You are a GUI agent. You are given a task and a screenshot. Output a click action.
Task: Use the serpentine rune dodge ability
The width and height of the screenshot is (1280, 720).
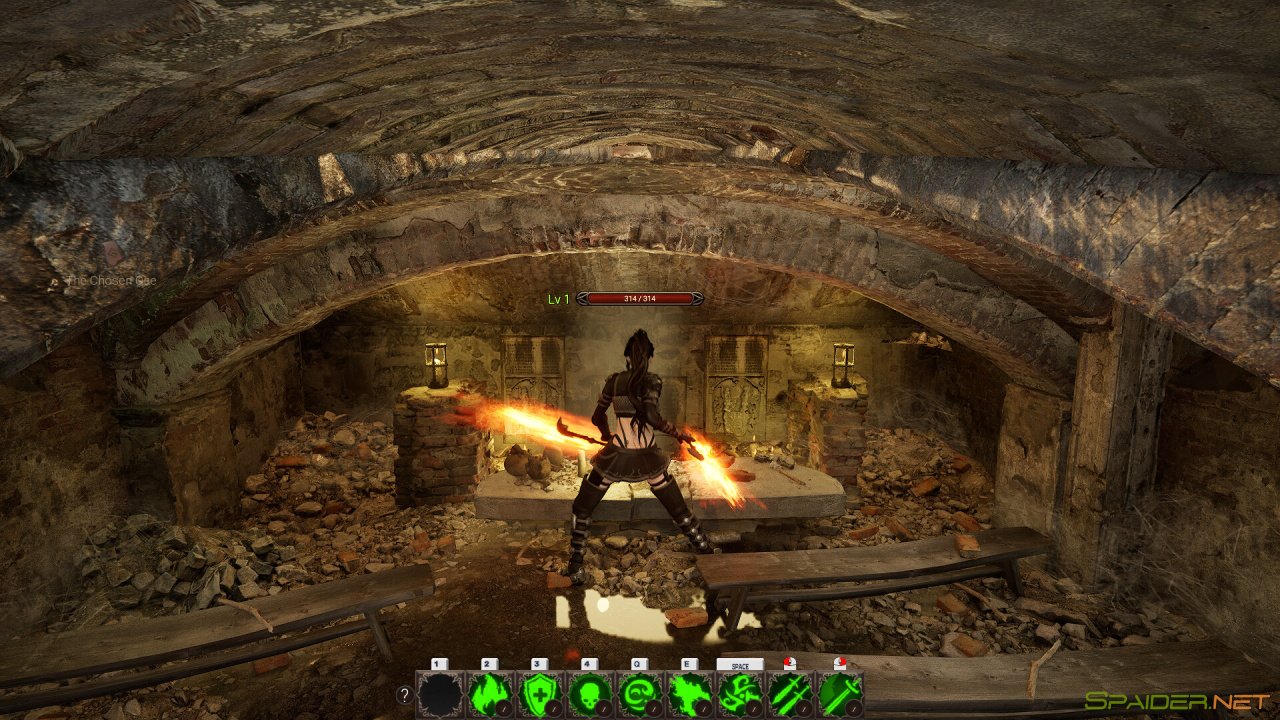click(x=740, y=694)
